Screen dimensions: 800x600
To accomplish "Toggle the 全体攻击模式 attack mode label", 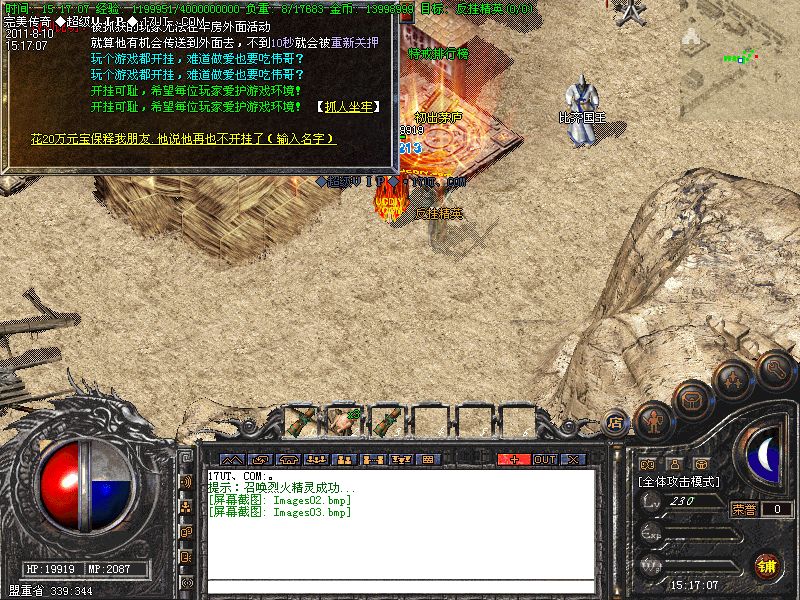I will tap(680, 481).
